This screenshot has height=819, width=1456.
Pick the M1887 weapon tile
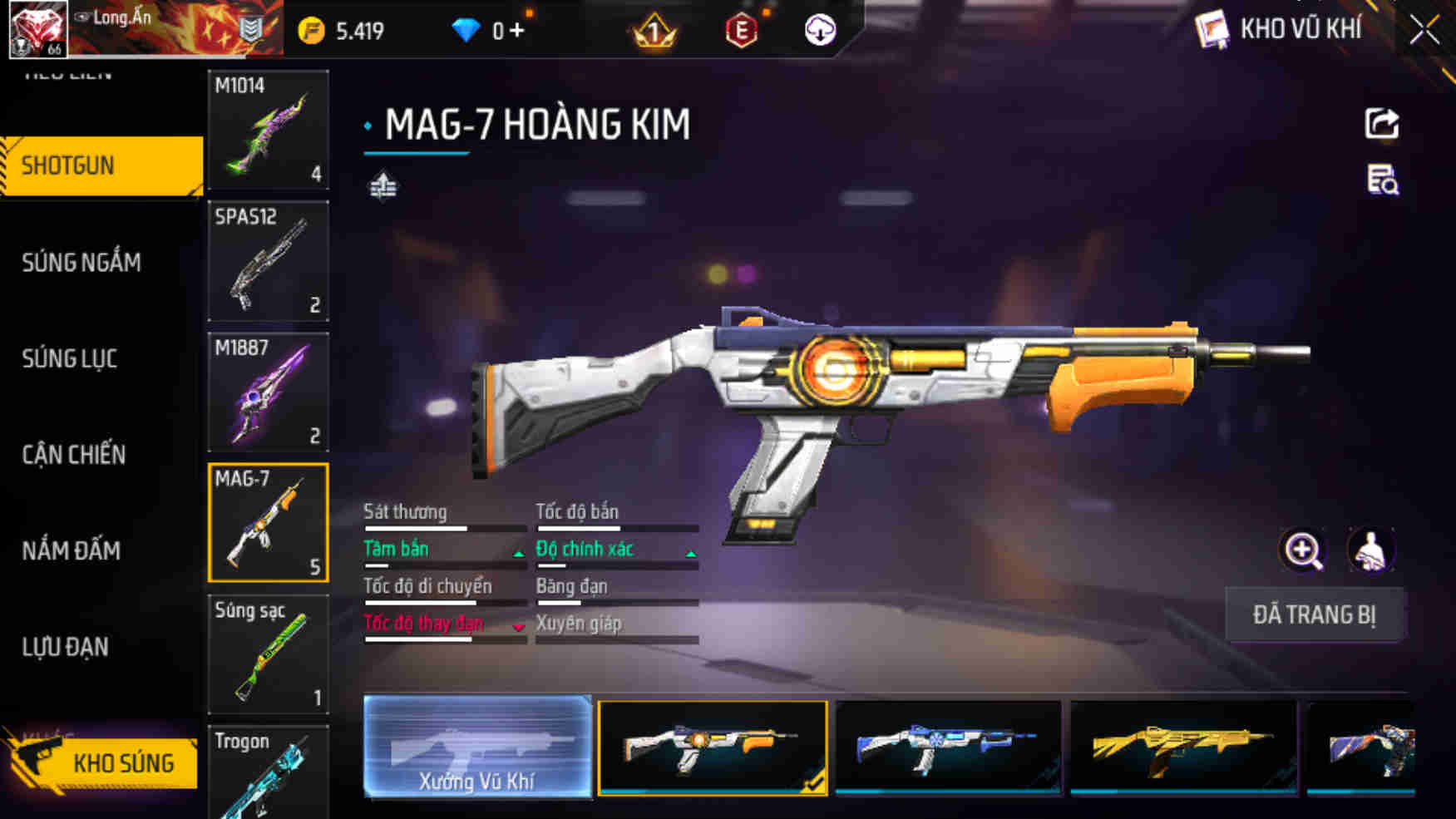click(x=268, y=392)
